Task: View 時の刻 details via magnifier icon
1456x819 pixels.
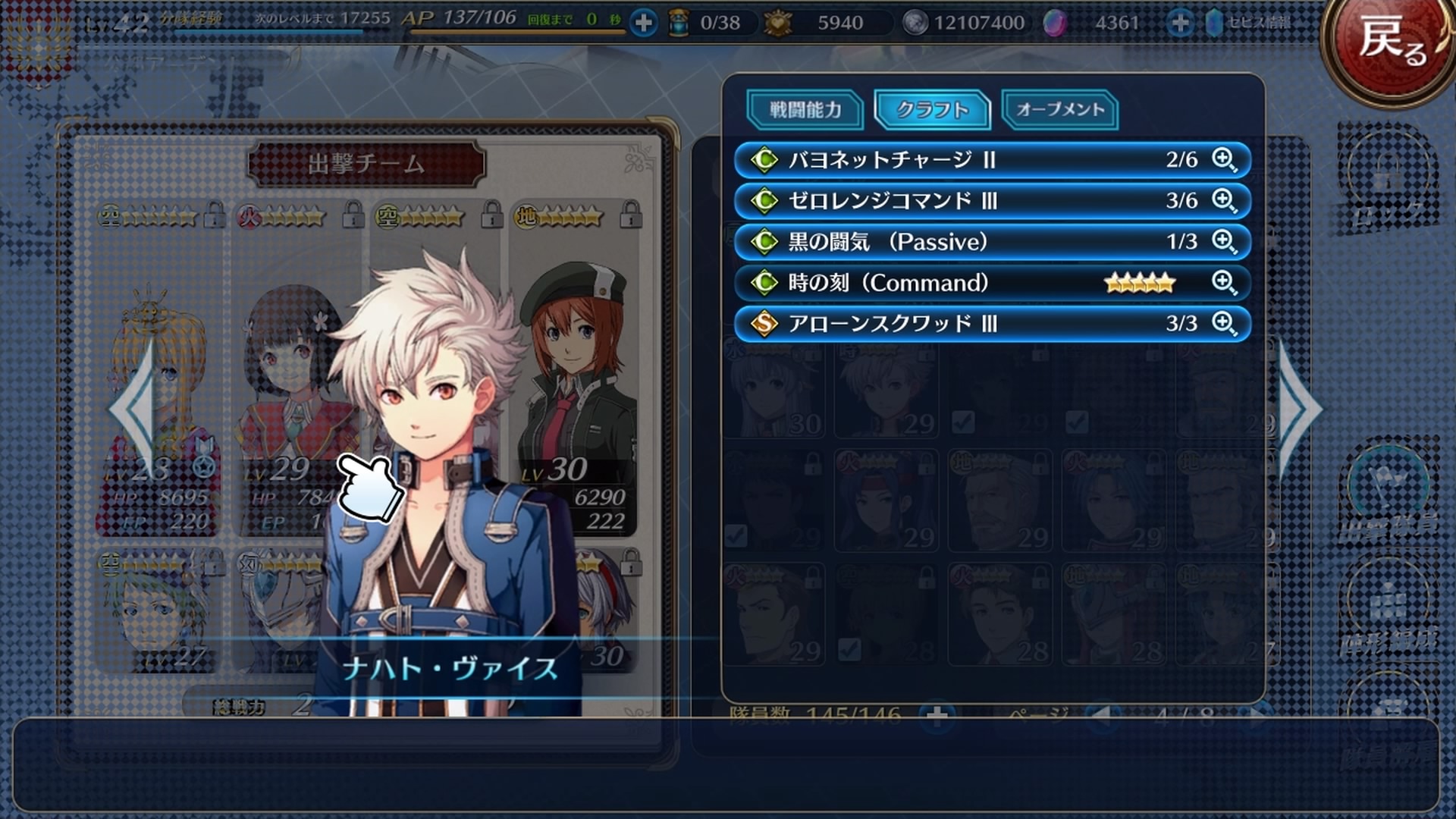Action: (x=1223, y=283)
